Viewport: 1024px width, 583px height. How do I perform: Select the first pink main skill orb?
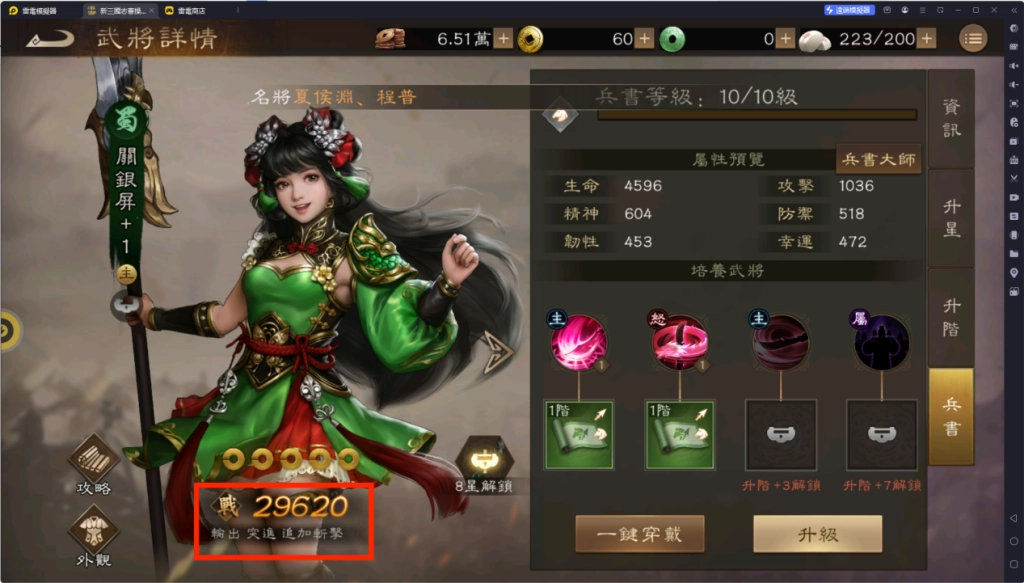click(x=579, y=341)
